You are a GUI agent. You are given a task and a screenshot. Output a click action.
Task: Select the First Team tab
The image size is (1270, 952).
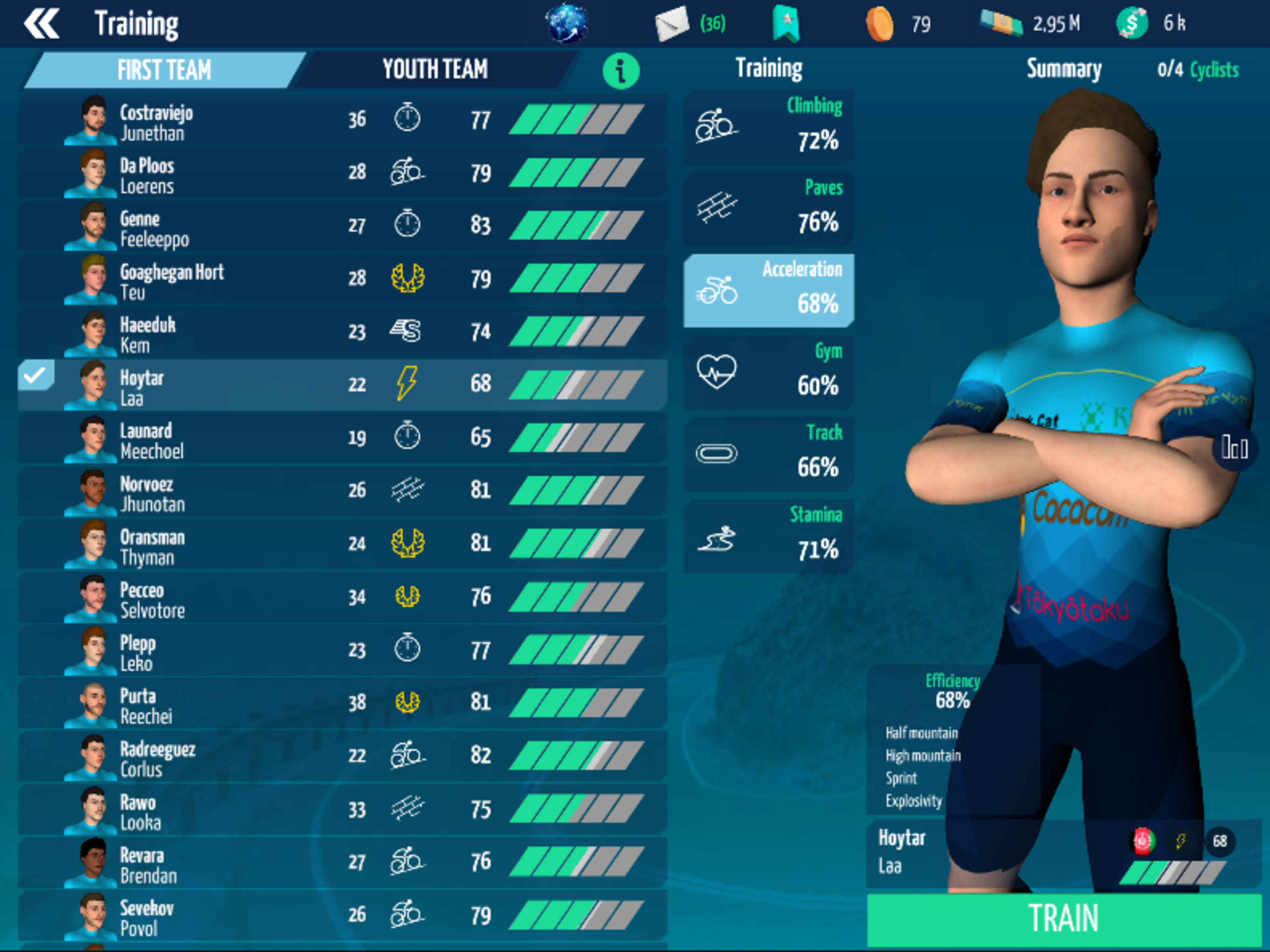point(164,69)
